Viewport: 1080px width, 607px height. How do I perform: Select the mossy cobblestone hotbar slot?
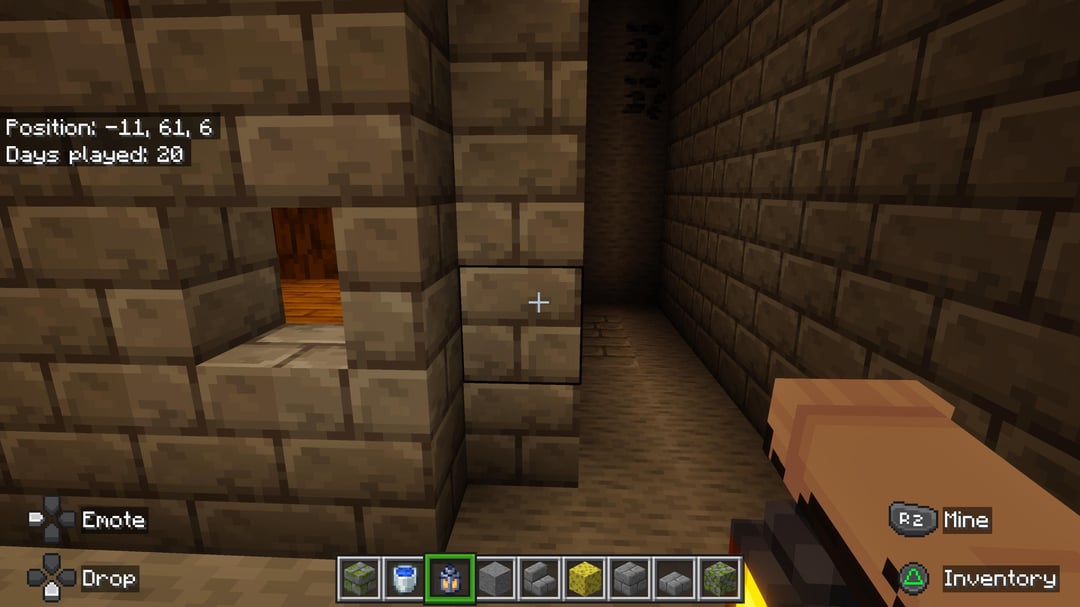coord(719,579)
